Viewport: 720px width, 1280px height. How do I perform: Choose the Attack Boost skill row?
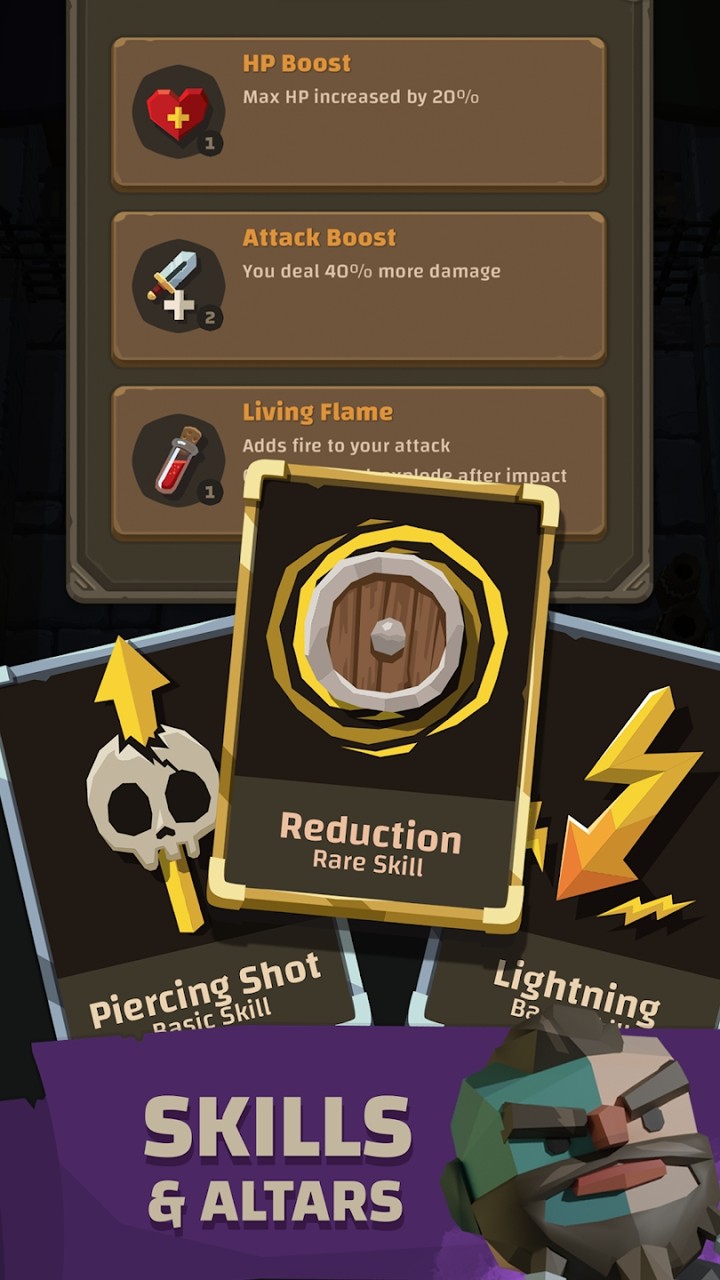pyautogui.click(x=400, y=287)
